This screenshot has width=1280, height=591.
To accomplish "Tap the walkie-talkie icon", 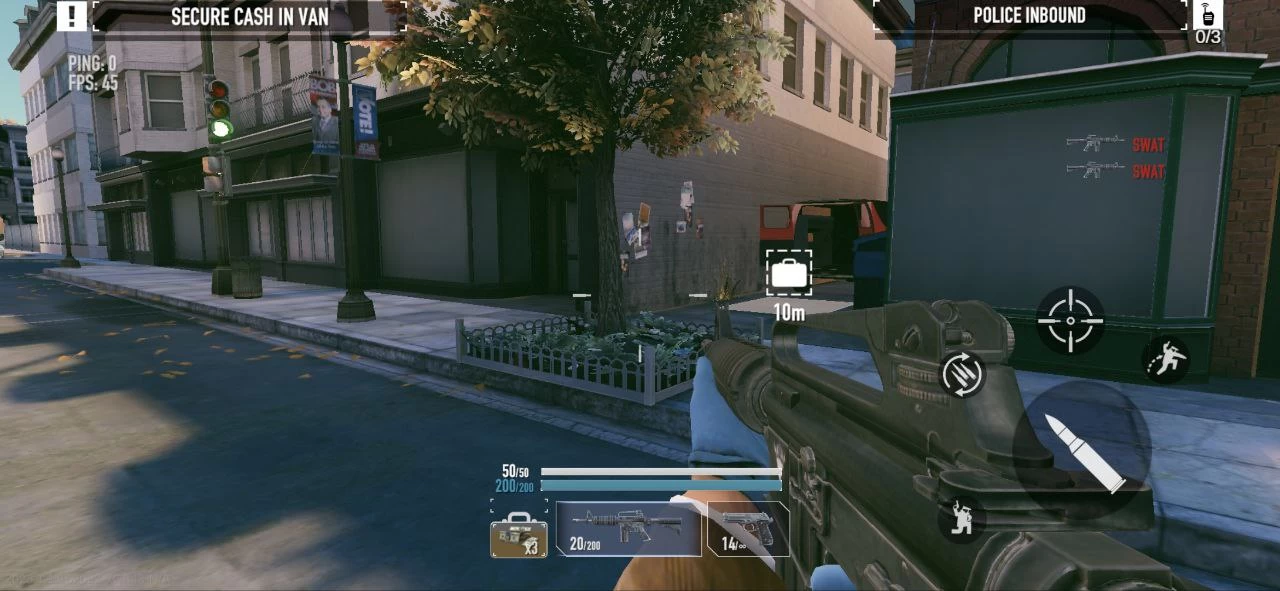I will click(x=1208, y=15).
